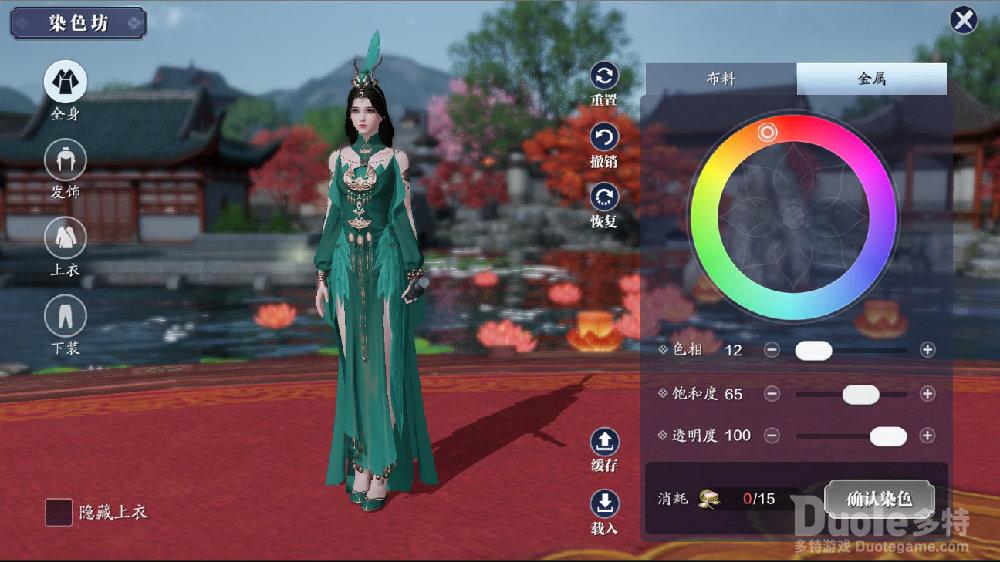This screenshot has width=1000, height=562.
Task: Click the 透明度 opacity slider handle
Action: click(888, 436)
